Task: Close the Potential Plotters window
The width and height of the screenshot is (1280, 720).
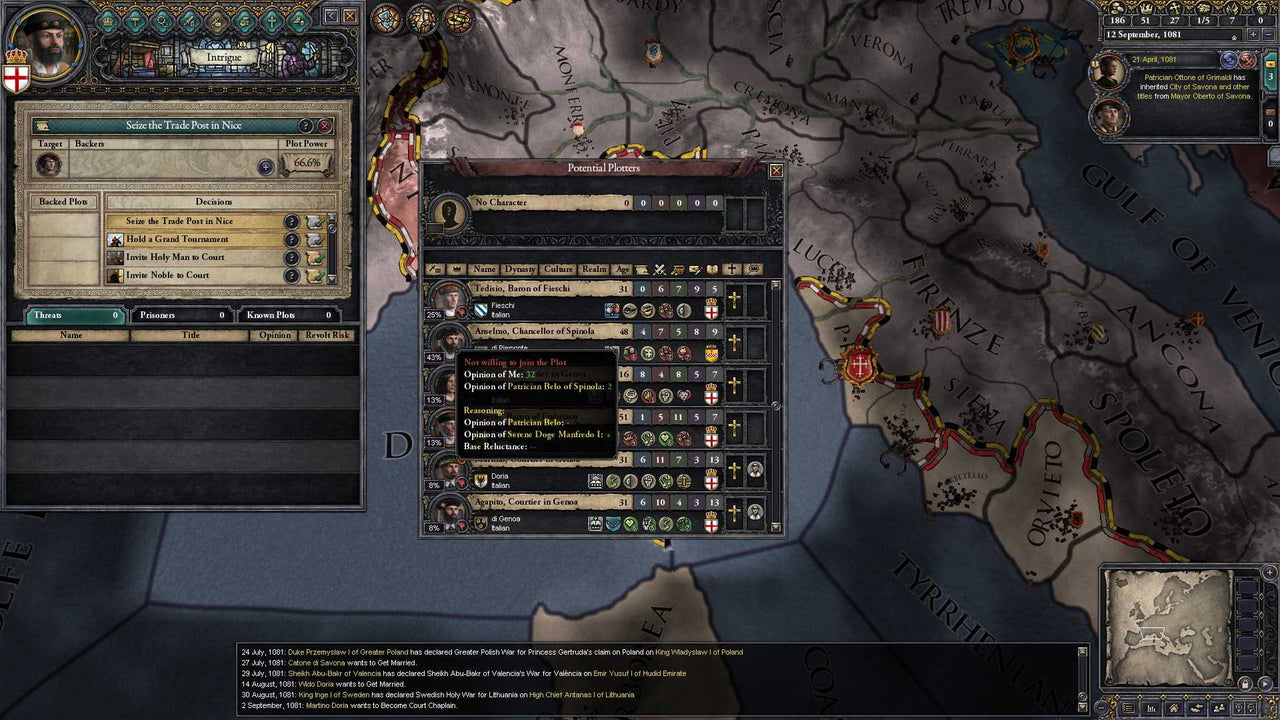Action: coord(776,171)
